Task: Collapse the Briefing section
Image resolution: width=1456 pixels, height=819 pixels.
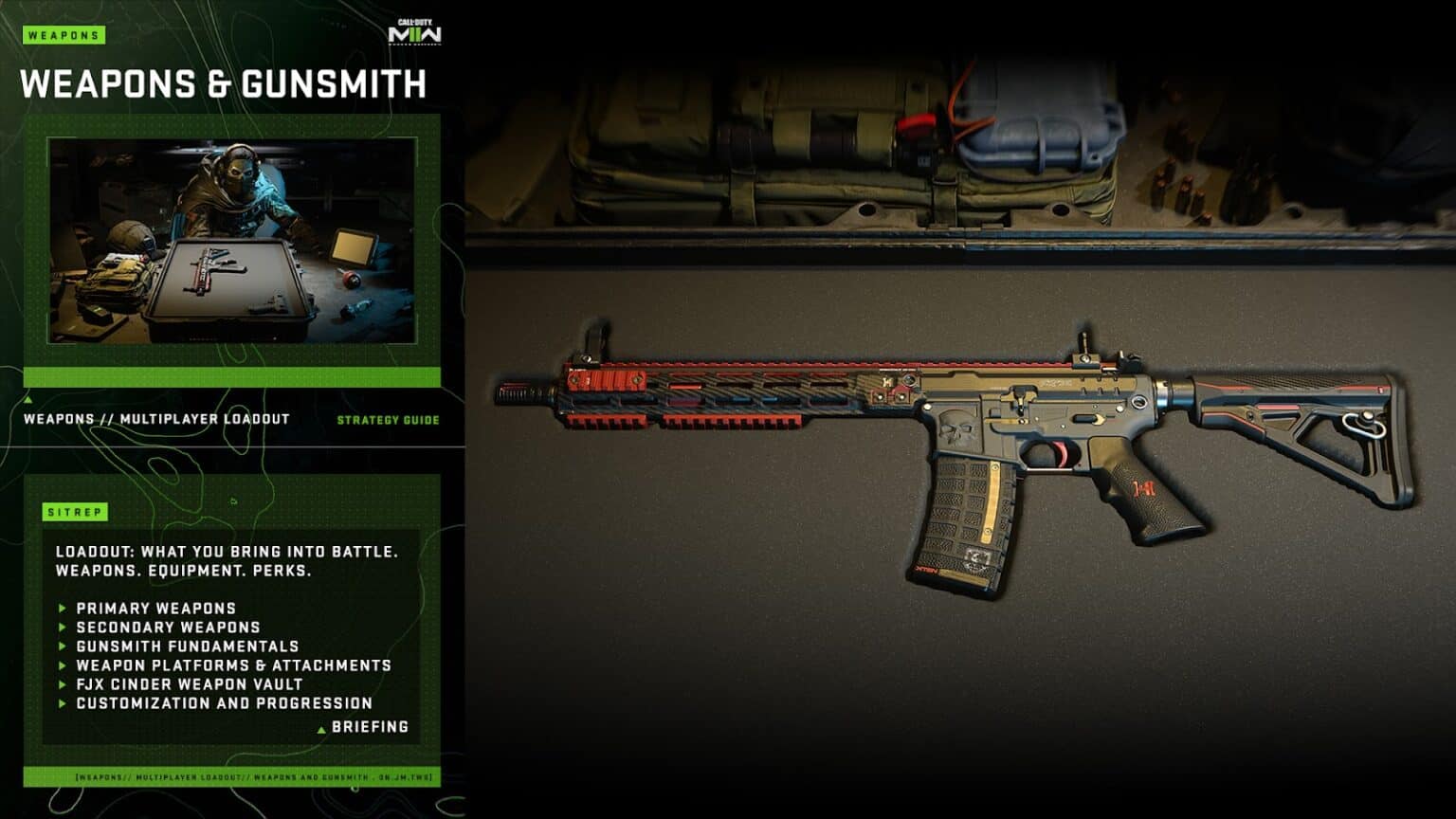Action: (368, 728)
